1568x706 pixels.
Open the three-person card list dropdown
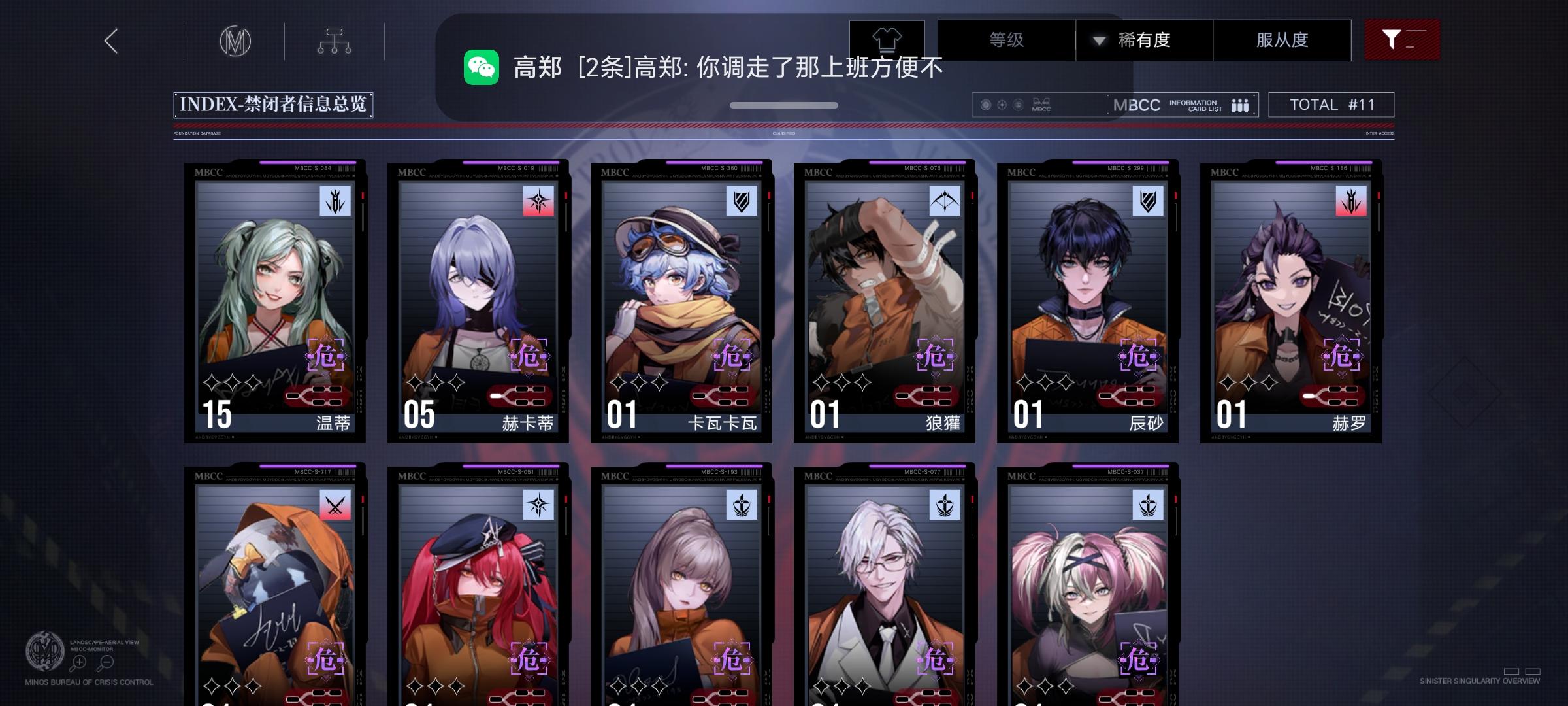pyautogui.click(x=1240, y=105)
